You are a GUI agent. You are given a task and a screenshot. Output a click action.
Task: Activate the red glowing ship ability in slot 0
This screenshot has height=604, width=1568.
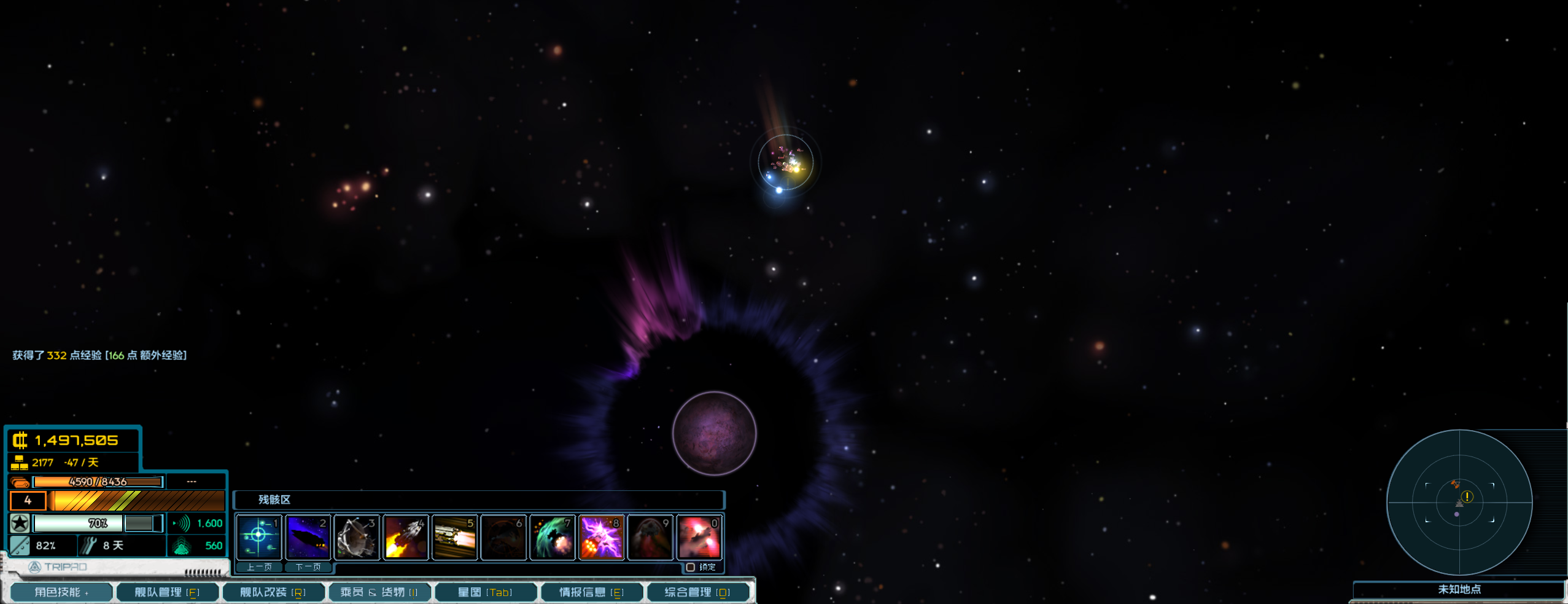coord(699,537)
